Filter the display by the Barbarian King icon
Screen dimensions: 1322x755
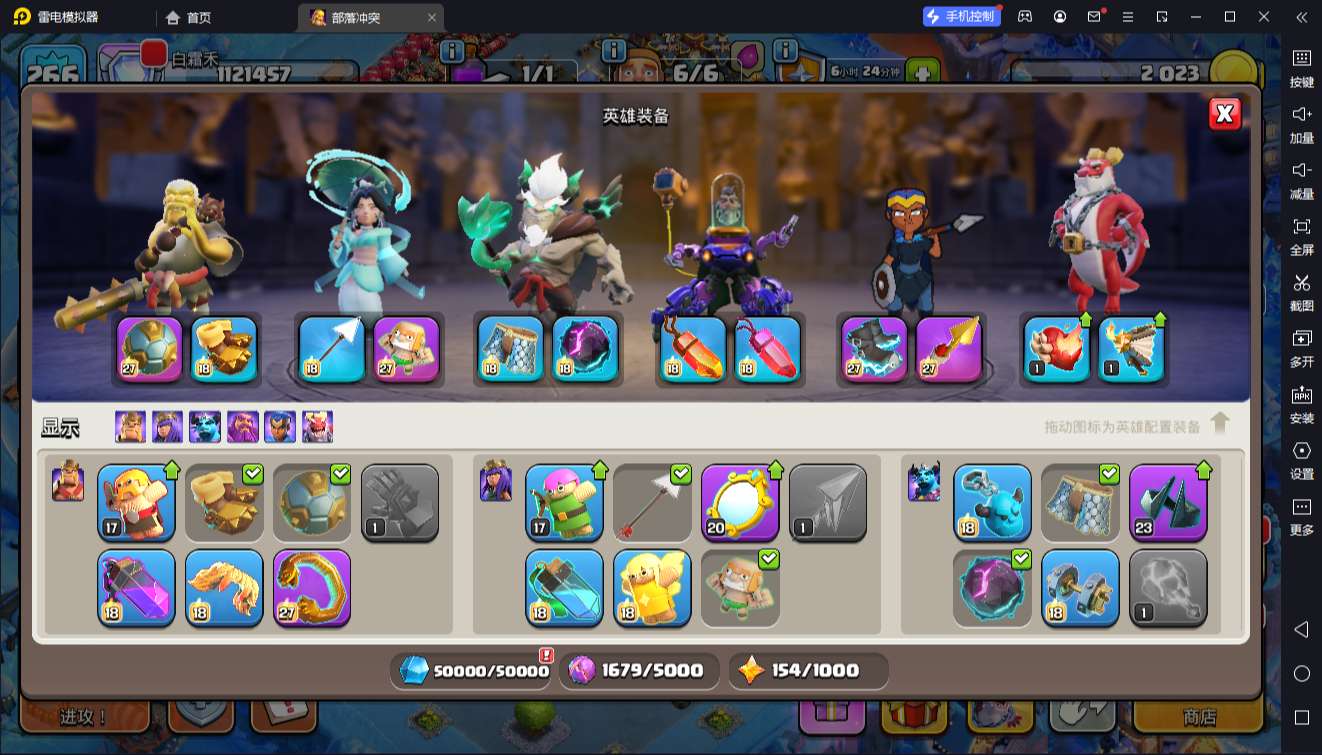pyautogui.click(x=130, y=427)
